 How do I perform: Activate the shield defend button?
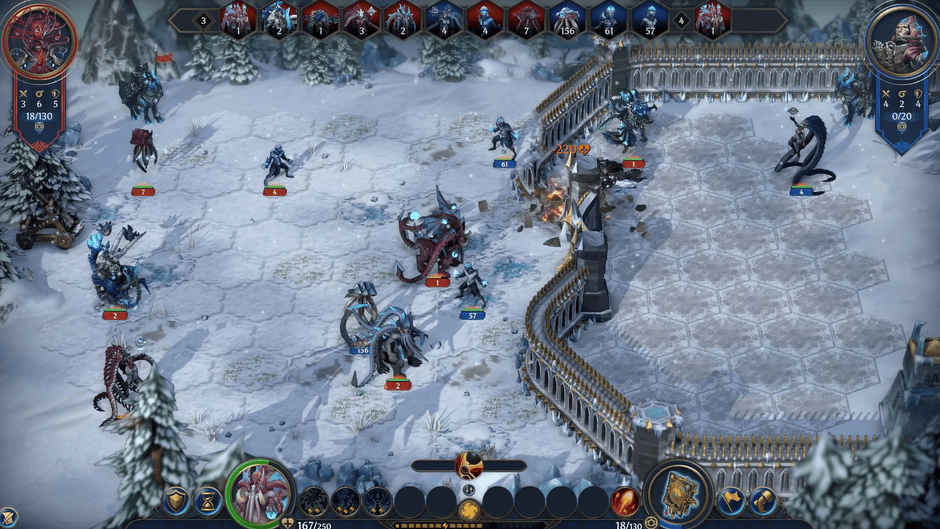pos(177,500)
